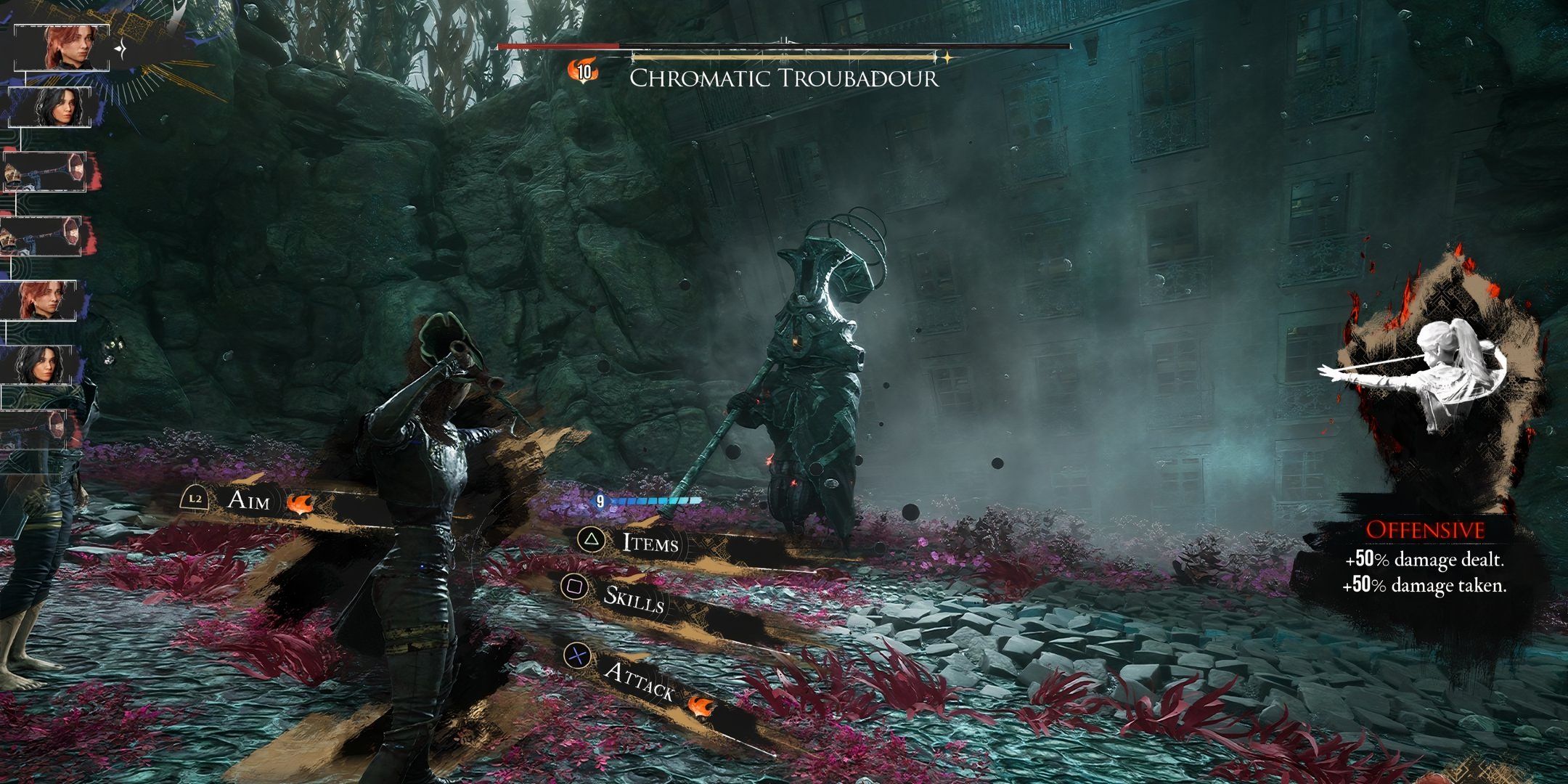Open the Items command menu
The height and width of the screenshot is (784, 1568).
[x=650, y=542]
